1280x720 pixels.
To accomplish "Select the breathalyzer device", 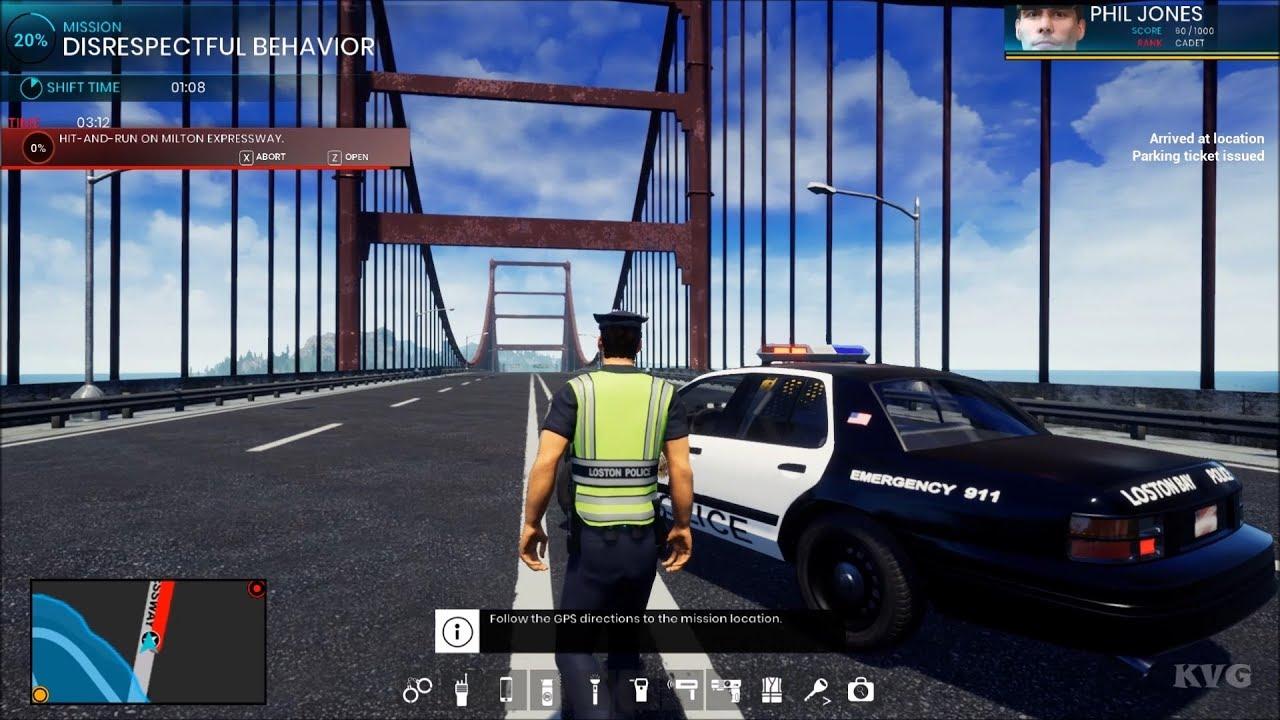I will coord(639,689).
